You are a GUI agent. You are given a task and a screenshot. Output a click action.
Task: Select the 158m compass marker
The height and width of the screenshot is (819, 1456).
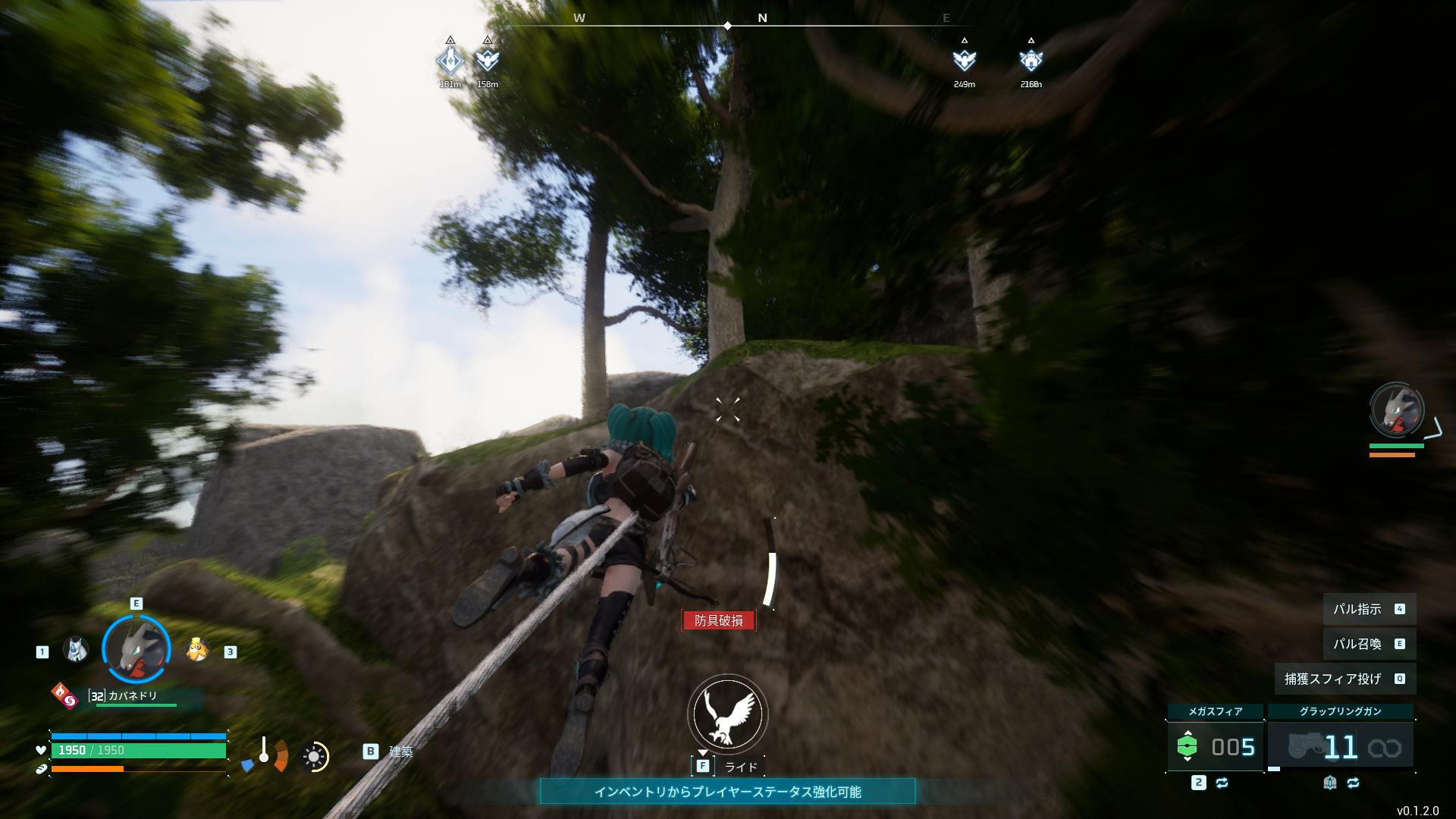click(487, 61)
